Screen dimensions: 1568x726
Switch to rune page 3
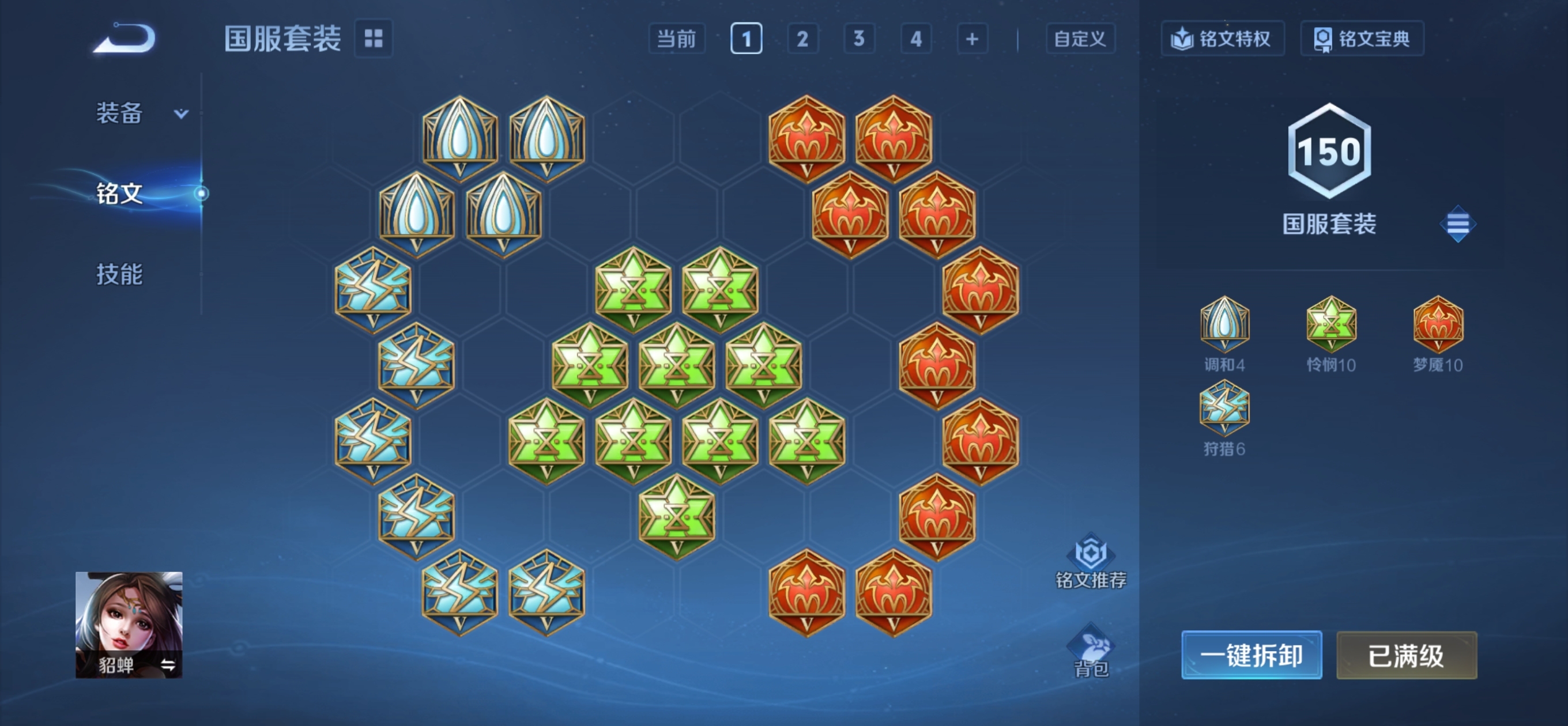[x=859, y=39]
